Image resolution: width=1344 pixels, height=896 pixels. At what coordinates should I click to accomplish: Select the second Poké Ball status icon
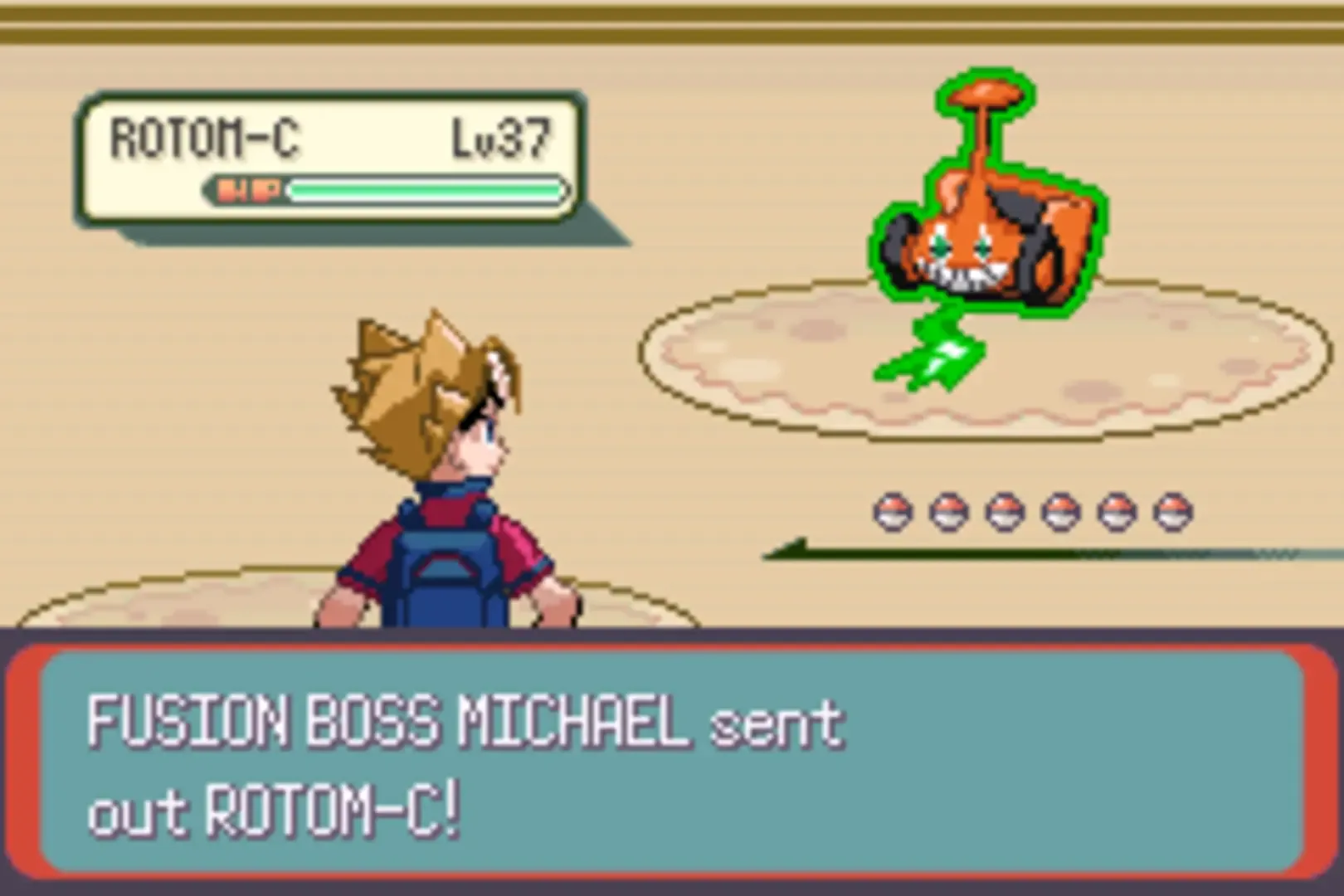[x=948, y=511]
